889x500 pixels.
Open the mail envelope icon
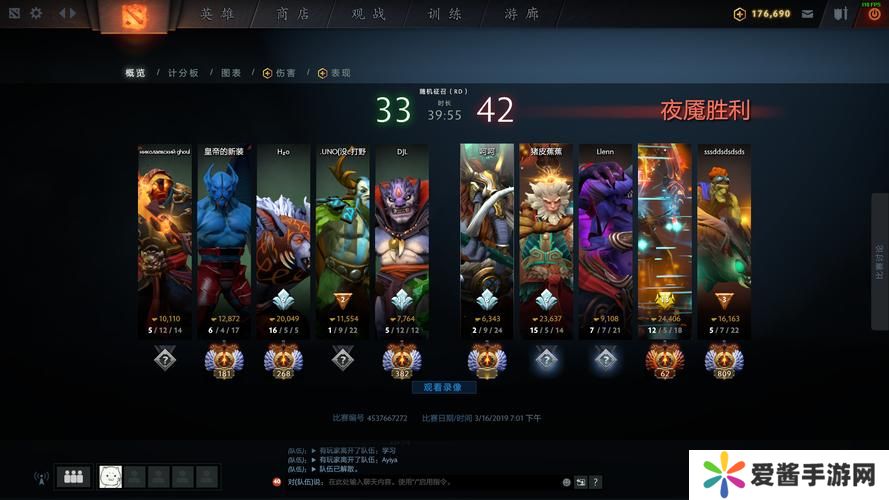pos(807,14)
